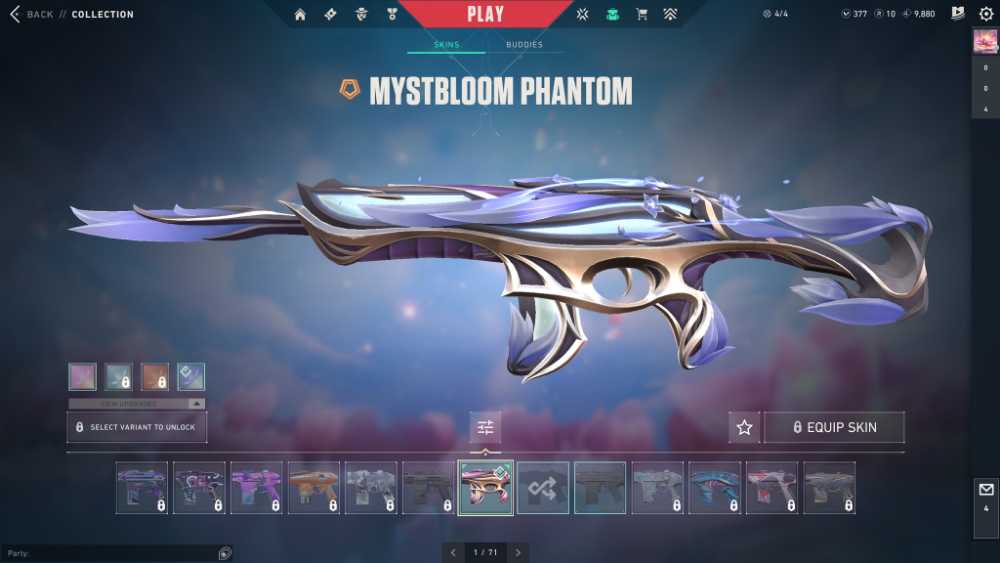This screenshot has width=1000, height=563.
Task: Go to next skin page arrow
Action: coord(517,552)
